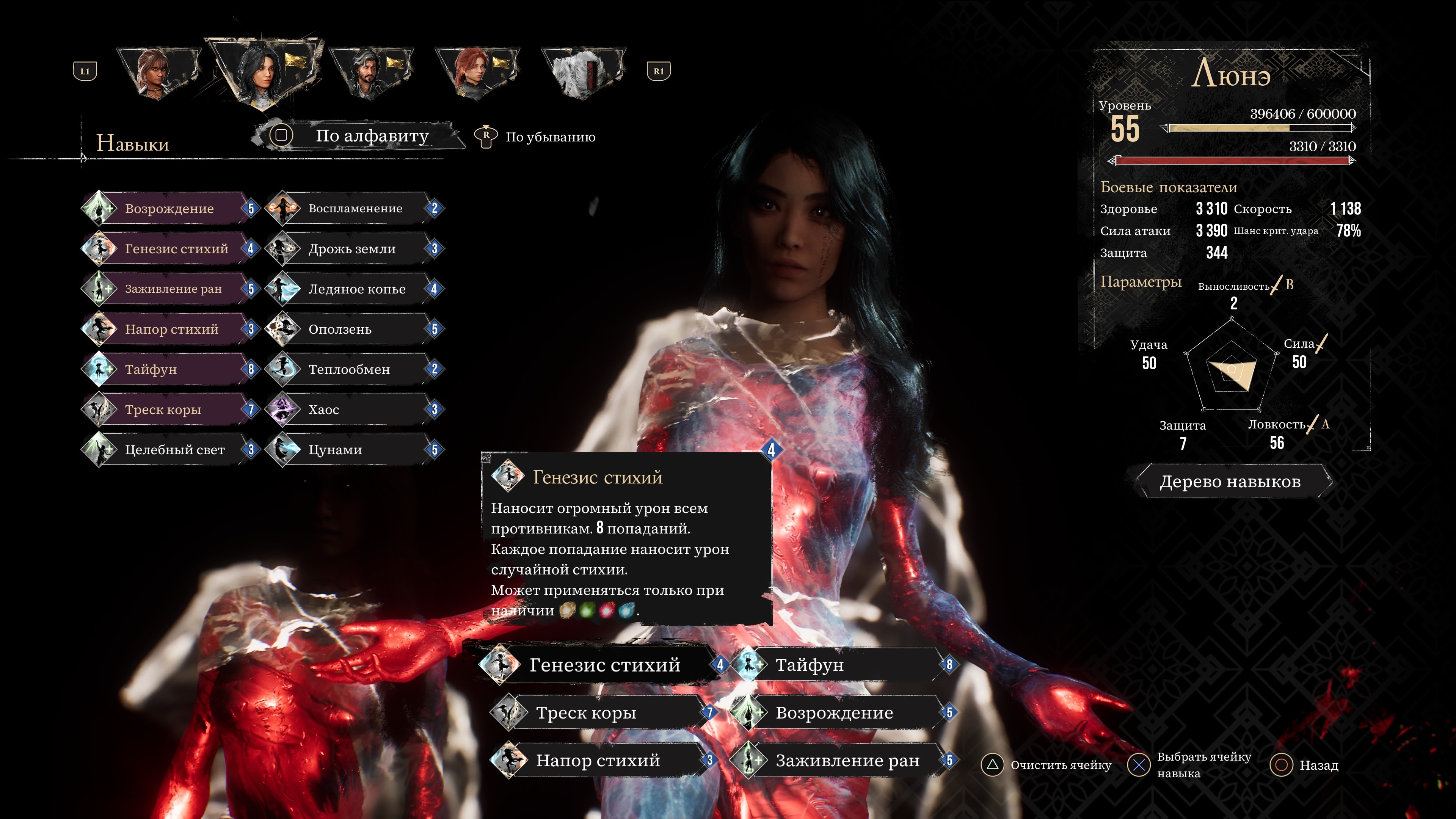The width and height of the screenshot is (1456, 819).
Task: Select the Оползень skill entry
Action: point(340,329)
